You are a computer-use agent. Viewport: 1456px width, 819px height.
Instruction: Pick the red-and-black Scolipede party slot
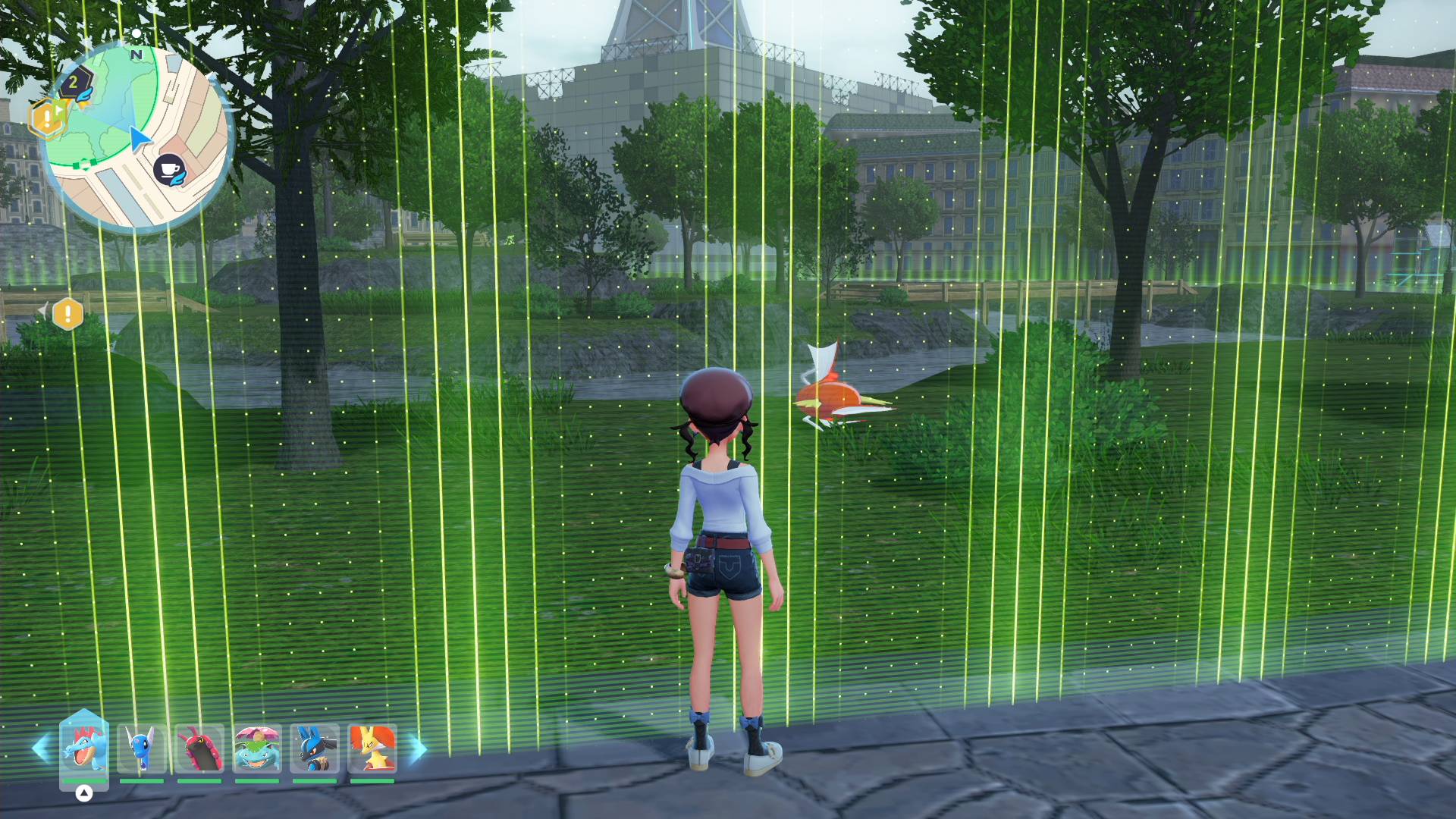click(199, 748)
